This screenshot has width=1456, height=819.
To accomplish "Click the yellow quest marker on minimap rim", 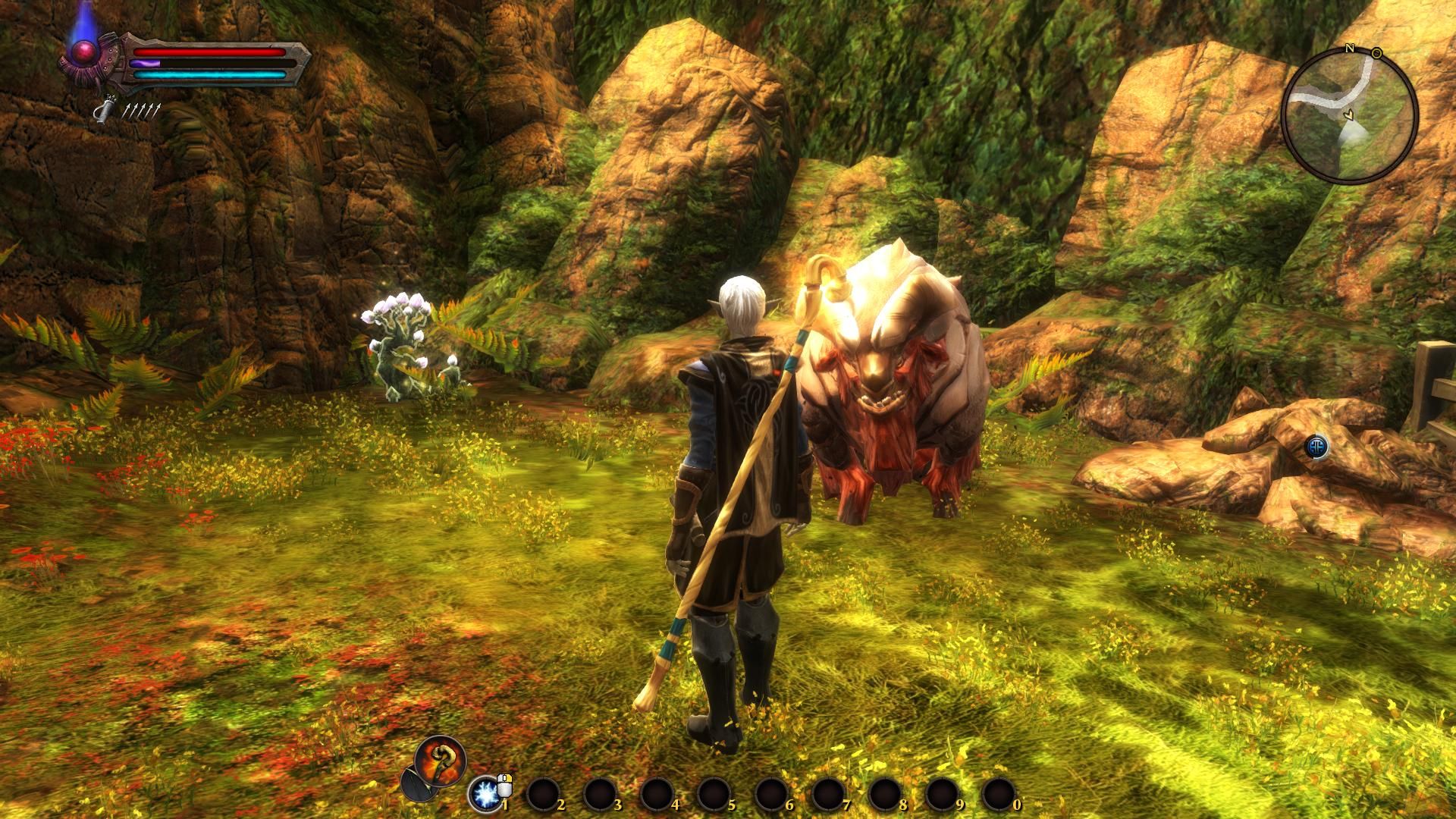I will tap(1376, 53).
